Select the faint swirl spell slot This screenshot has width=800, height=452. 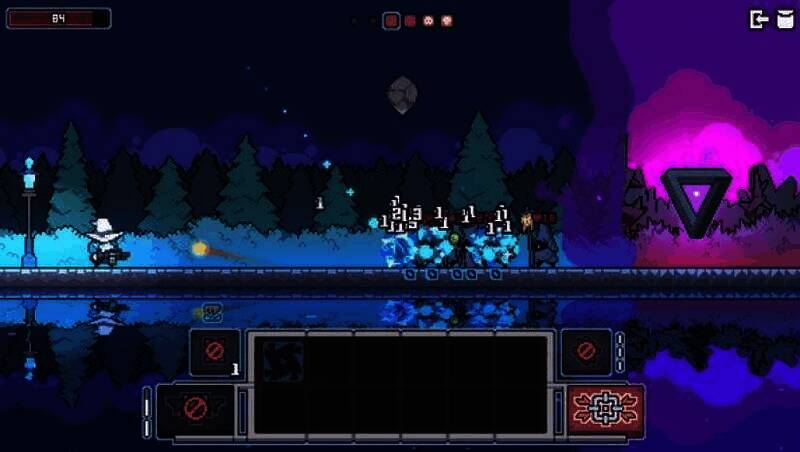282,362
